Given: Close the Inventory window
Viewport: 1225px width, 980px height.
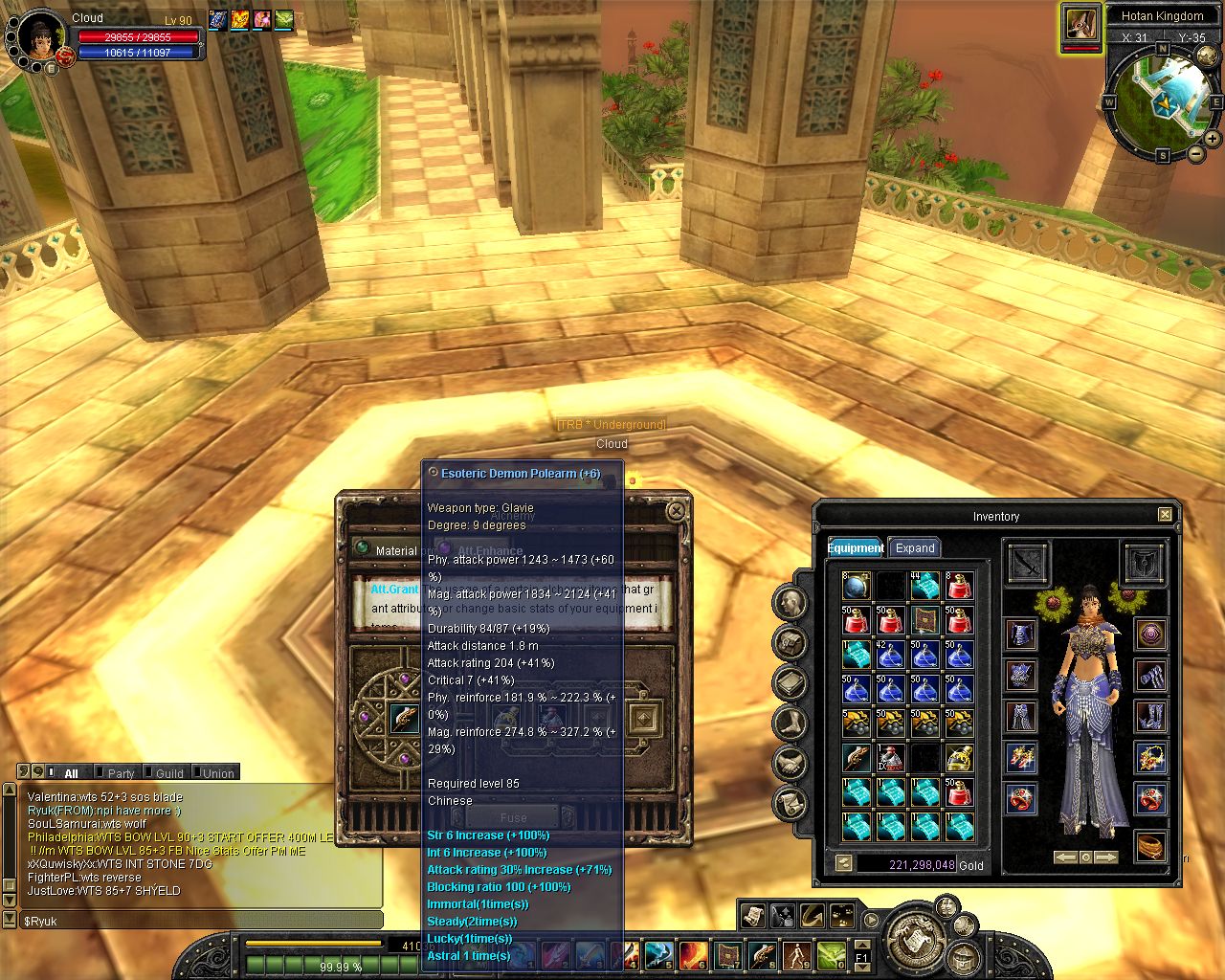Looking at the screenshot, I should 1165,515.
